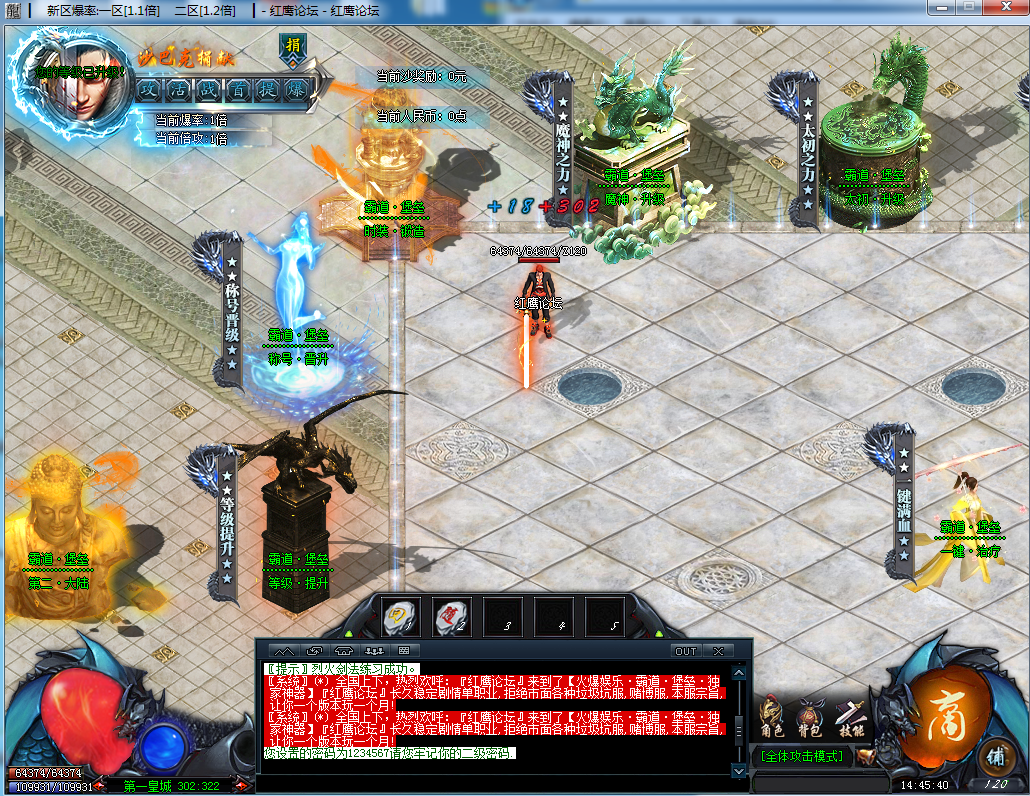Activate the 提 button

(x=266, y=88)
